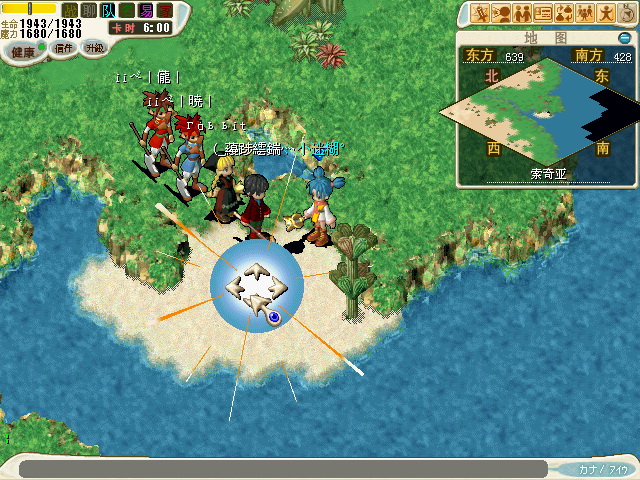Screen dimensions: 640x480
Task: Click the compass map icon
Action: (626, 13)
